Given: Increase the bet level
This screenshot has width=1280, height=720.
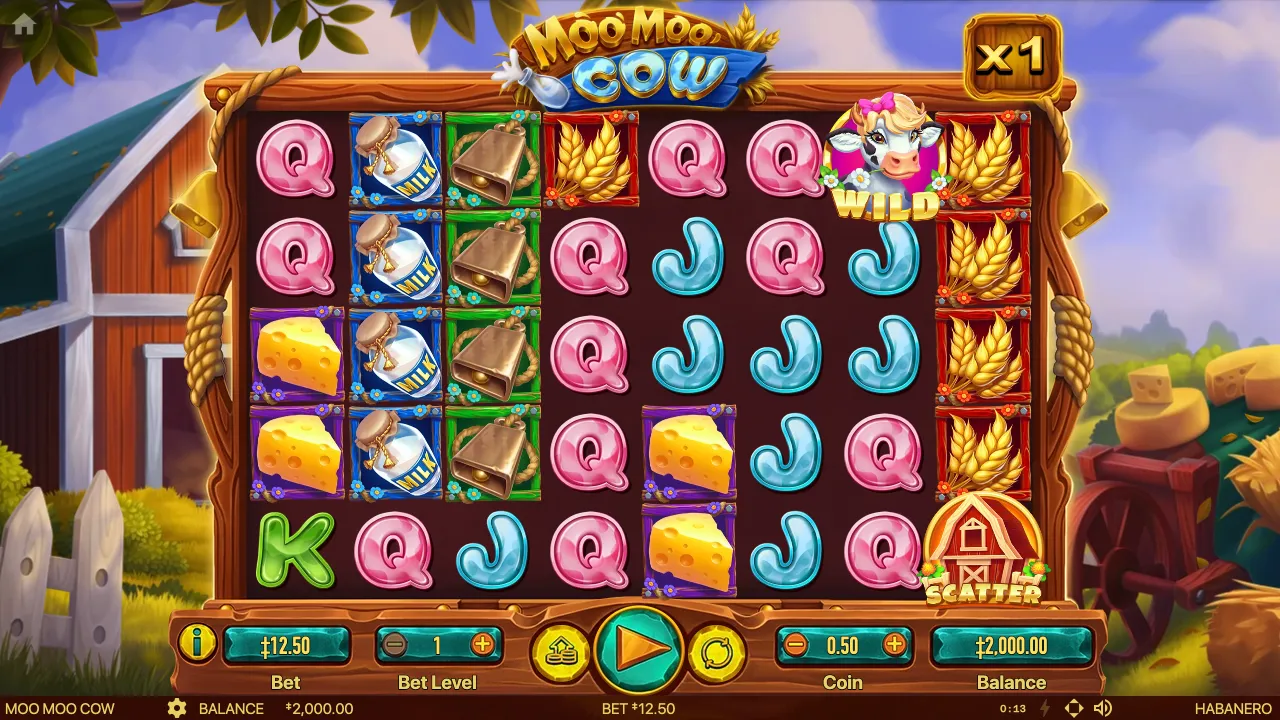Looking at the screenshot, I should [x=482, y=645].
